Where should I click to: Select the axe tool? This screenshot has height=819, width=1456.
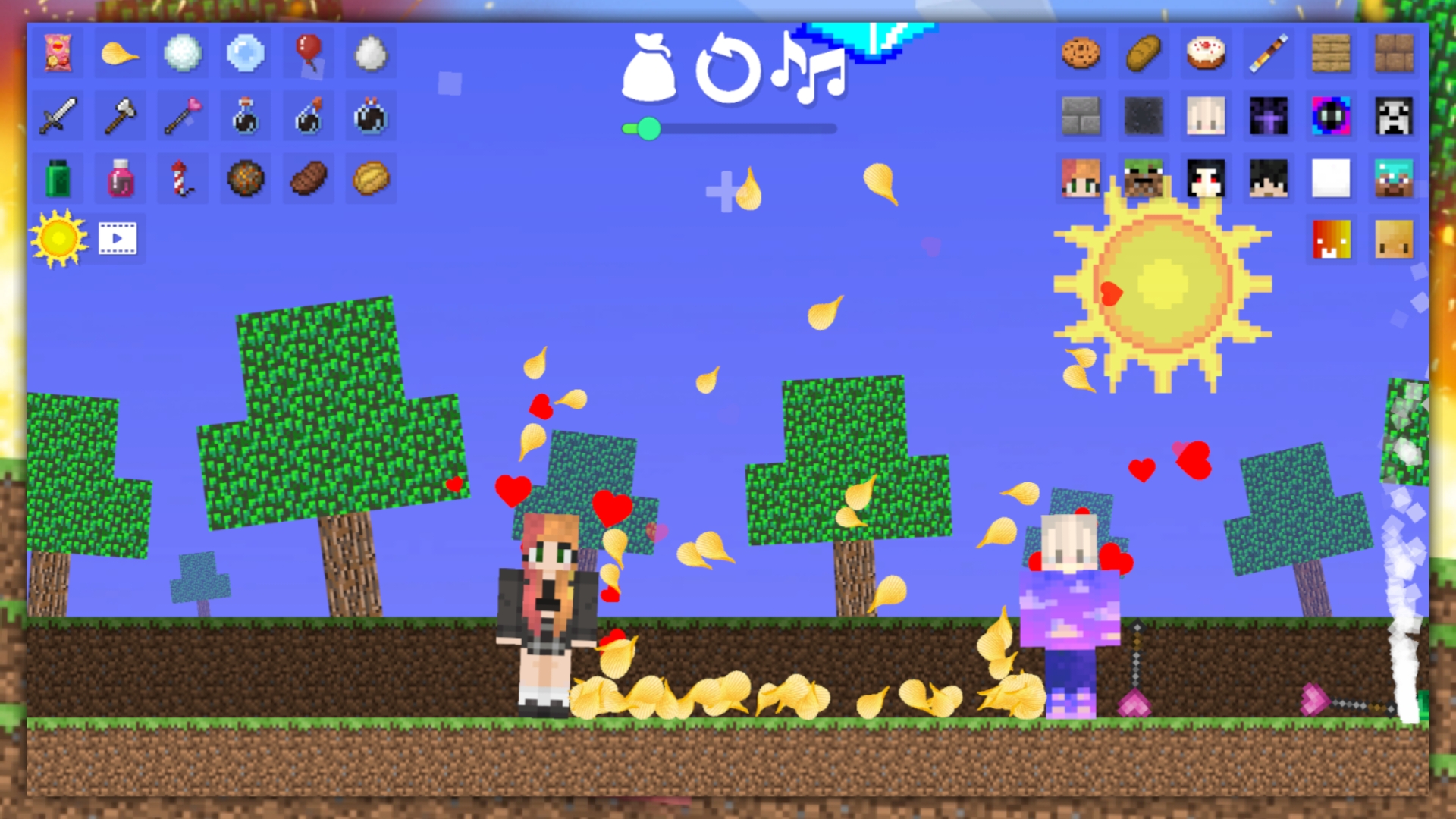tap(119, 116)
